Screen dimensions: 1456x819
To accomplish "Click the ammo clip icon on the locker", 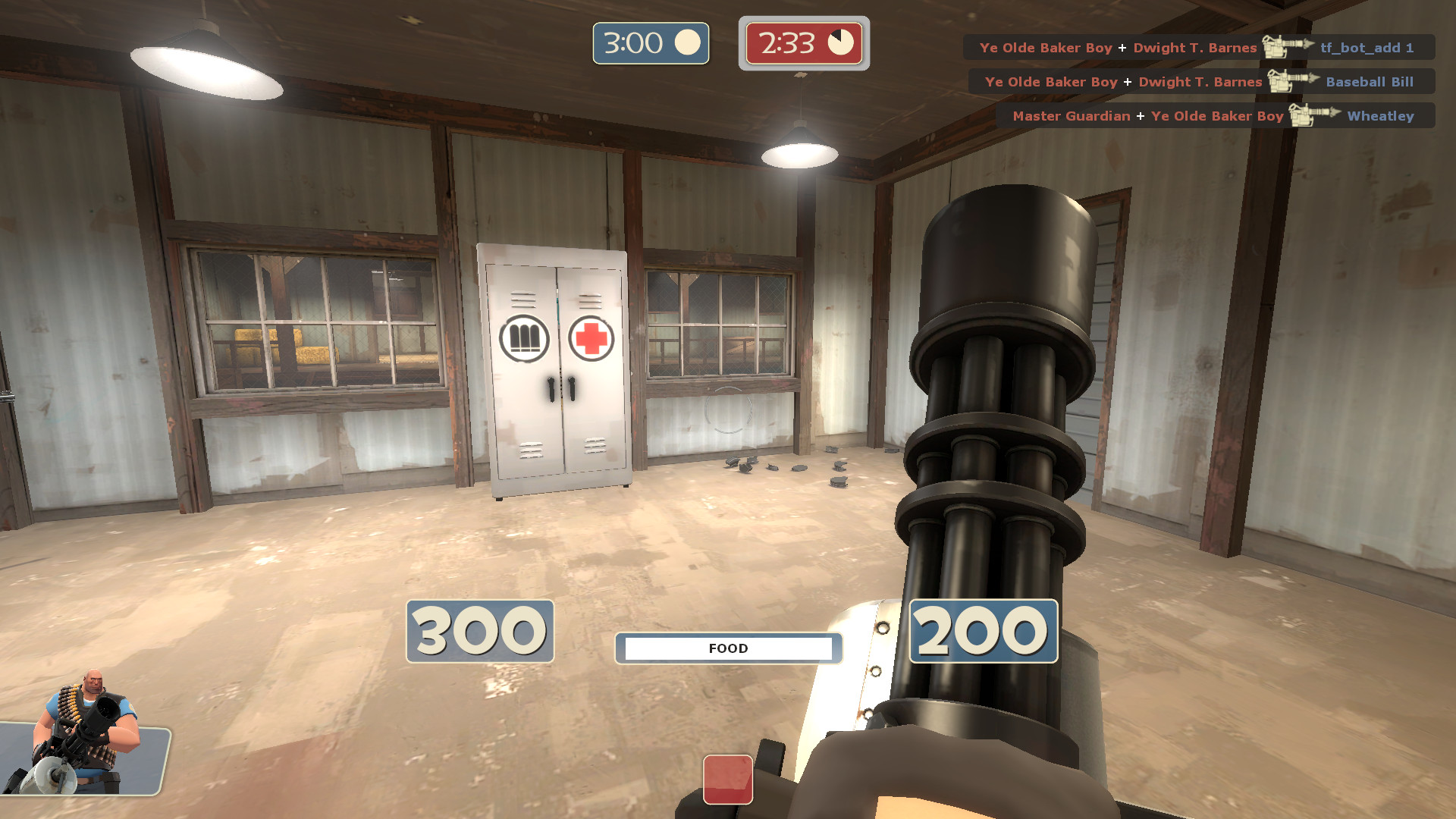I will (x=524, y=336).
